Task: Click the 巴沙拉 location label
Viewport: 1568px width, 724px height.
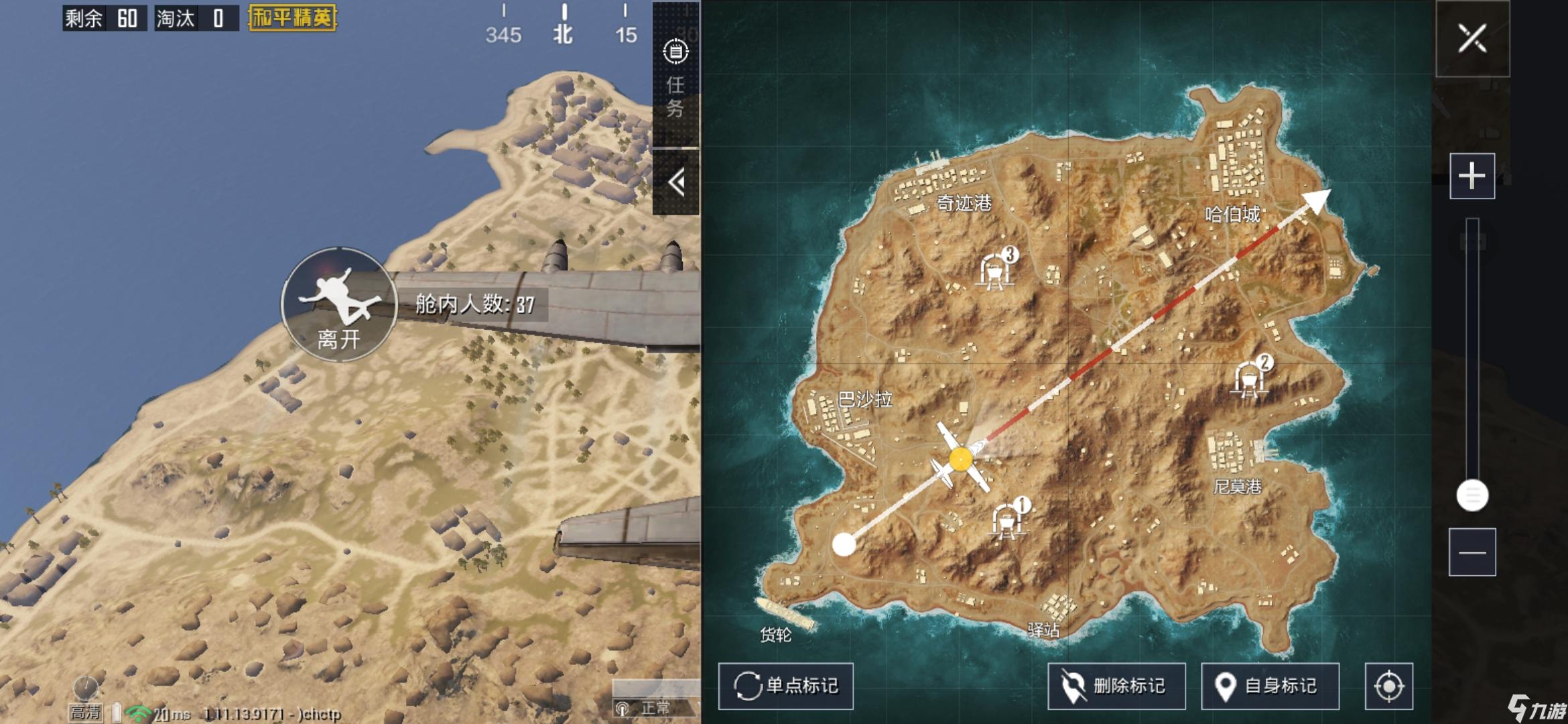Action: (864, 400)
